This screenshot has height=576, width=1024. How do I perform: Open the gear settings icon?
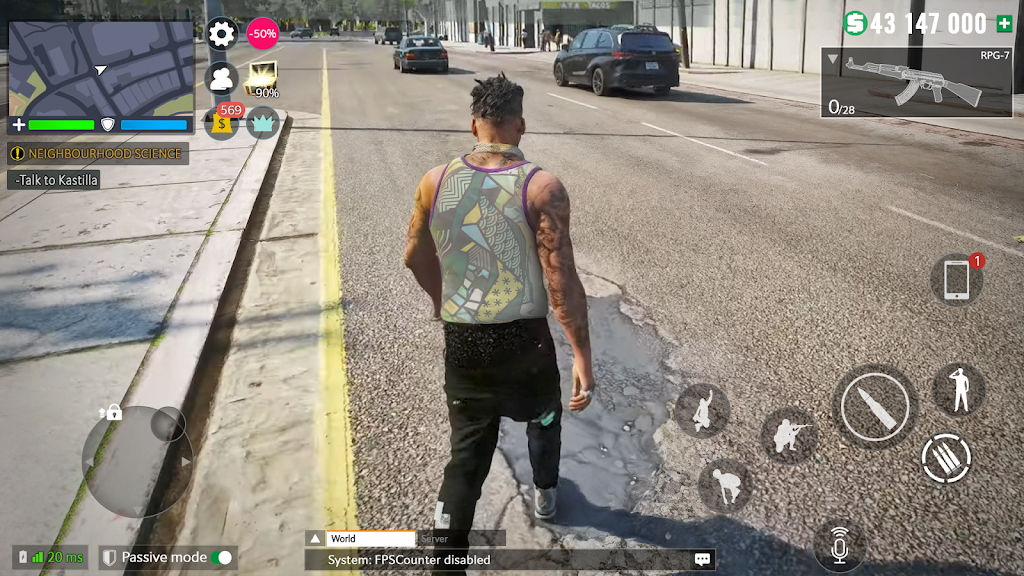point(221,34)
